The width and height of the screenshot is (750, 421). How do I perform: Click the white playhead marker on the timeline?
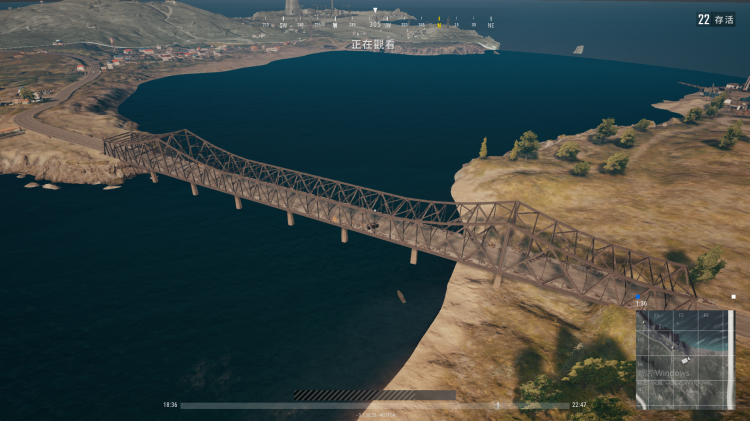coord(498,405)
